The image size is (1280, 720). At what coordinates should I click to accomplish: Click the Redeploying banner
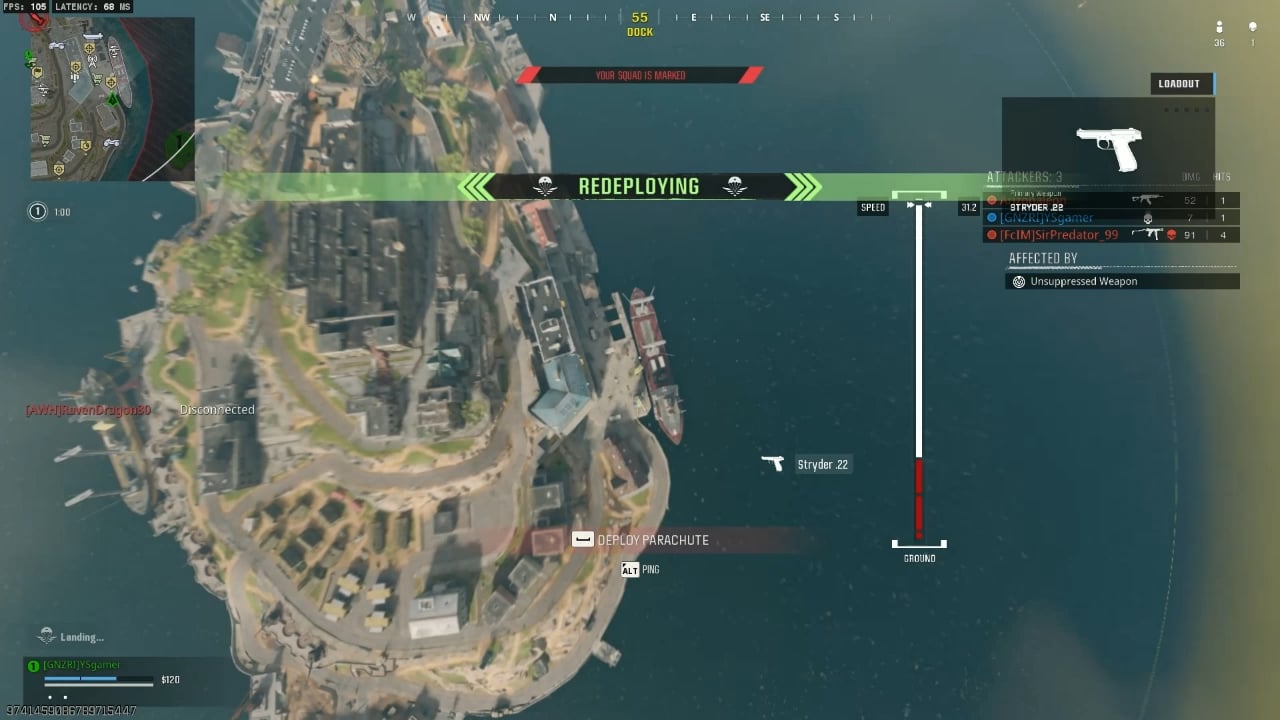click(639, 187)
